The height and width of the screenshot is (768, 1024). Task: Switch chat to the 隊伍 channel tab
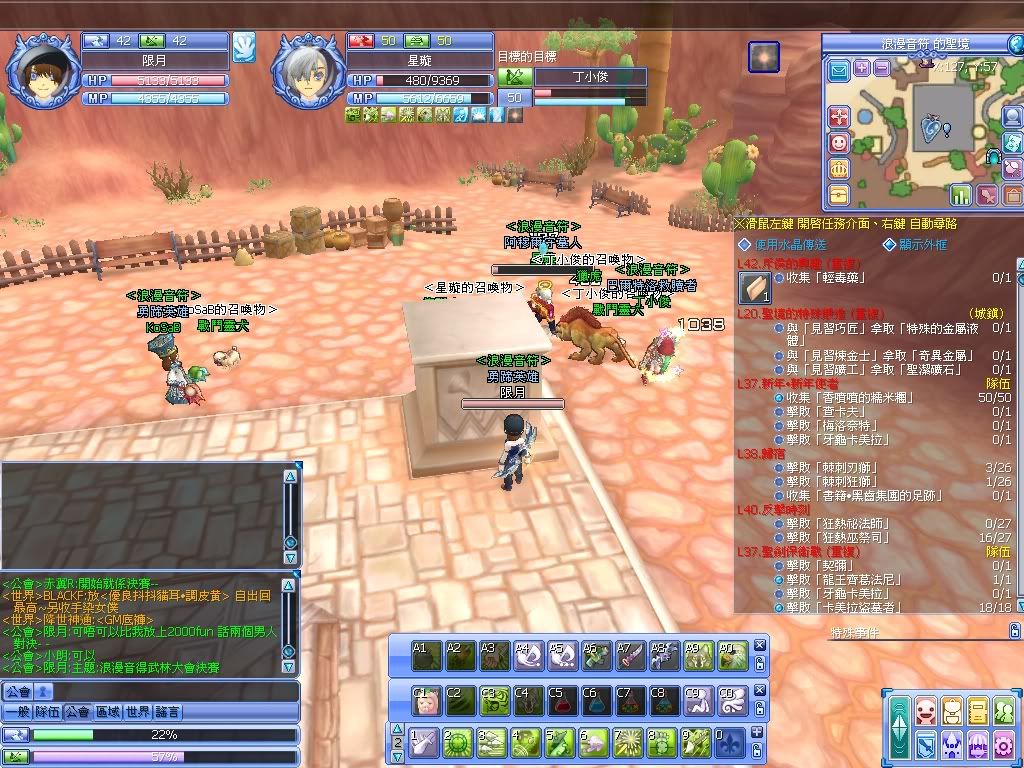(47, 712)
